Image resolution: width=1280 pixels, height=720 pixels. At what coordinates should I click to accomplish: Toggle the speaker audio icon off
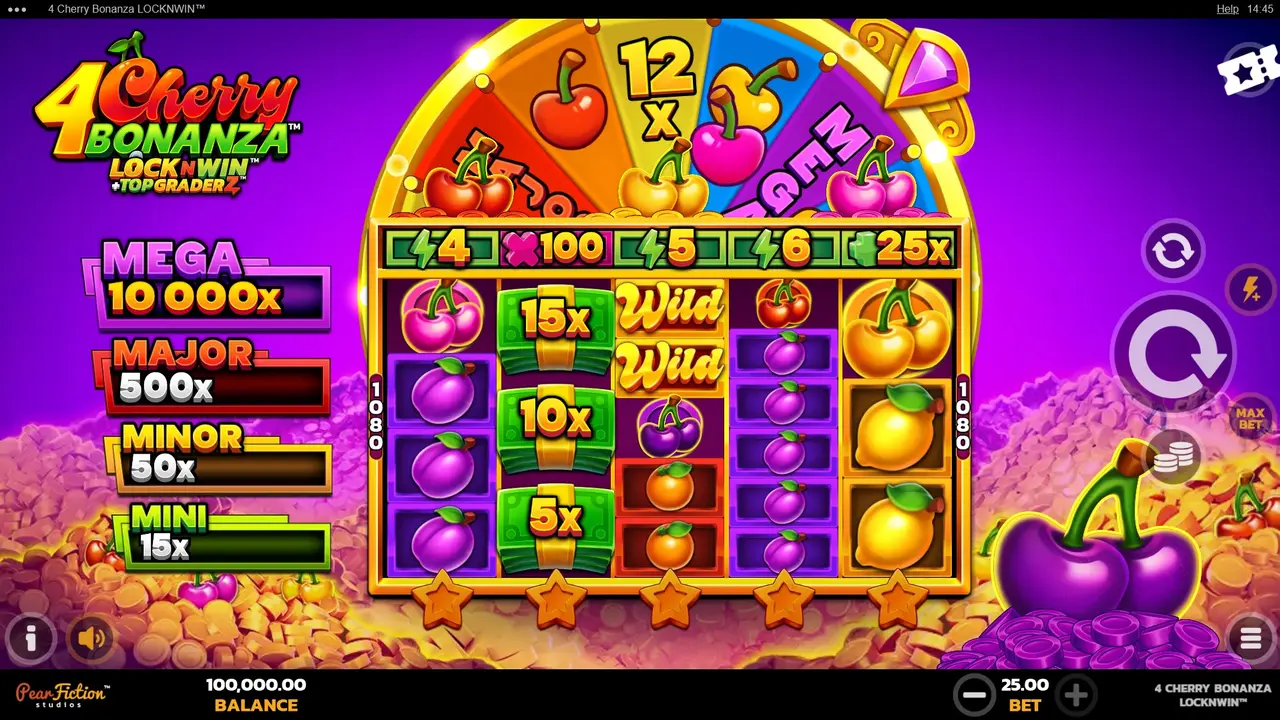coord(92,637)
